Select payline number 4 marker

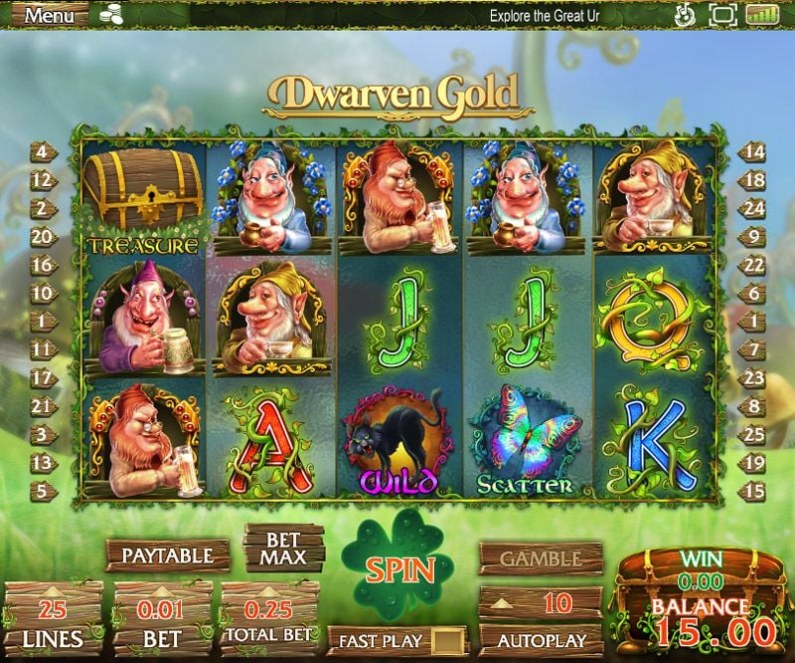coord(43,153)
